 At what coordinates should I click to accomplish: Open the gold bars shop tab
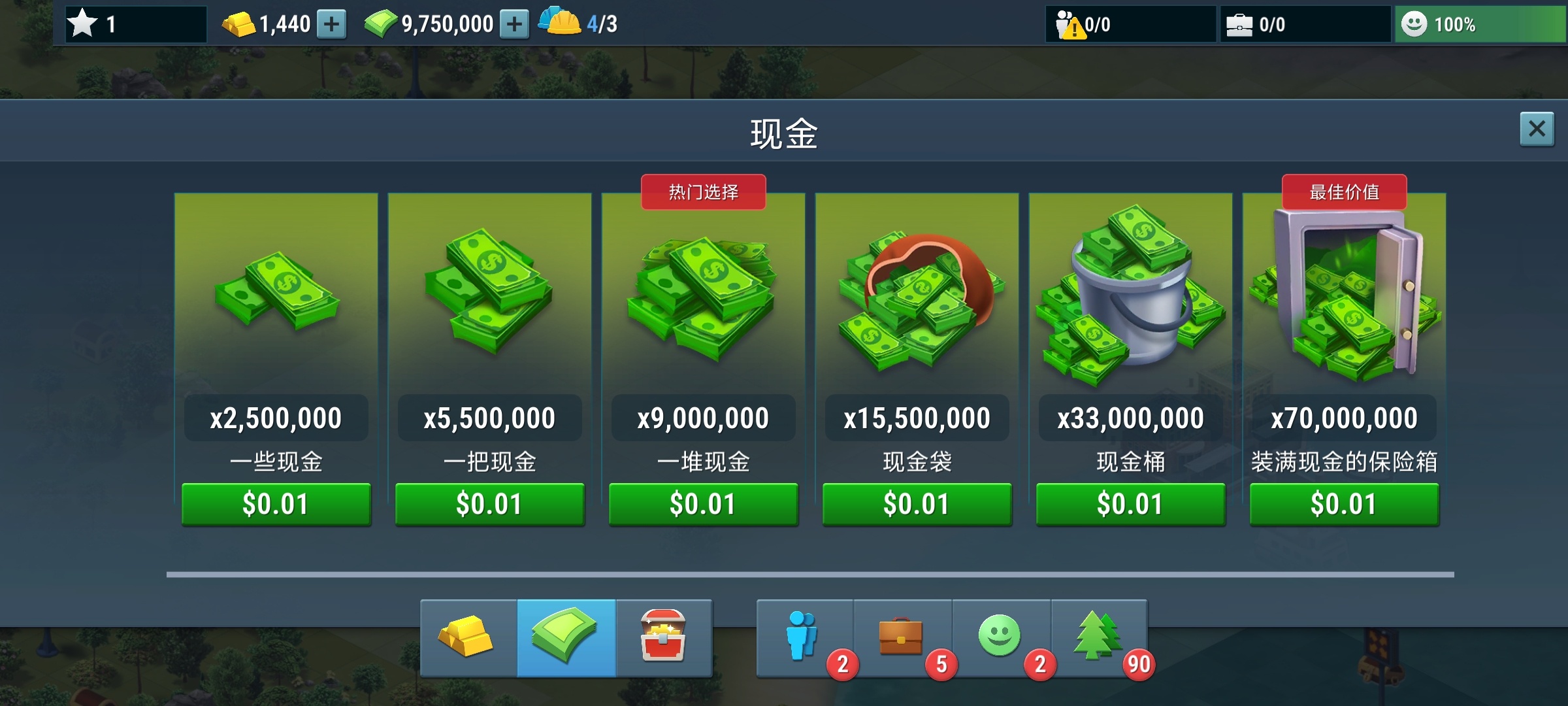pyautogui.click(x=467, y=639)
